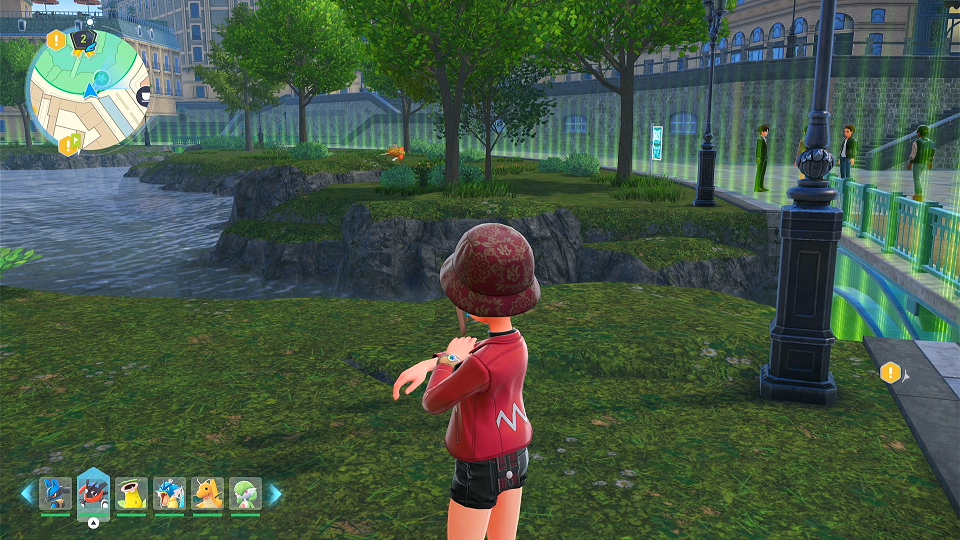Click the exclamation marker beside the zone badge
The height and width of the screenshot is (540, 960).
point(57,41)
